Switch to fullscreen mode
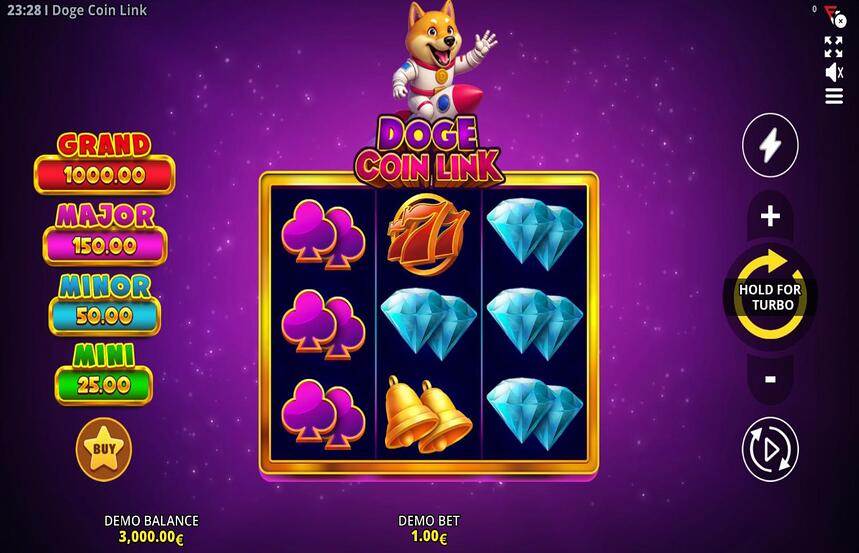The height and width of the screenshot is (553, 859). click(x=833, y=46)
